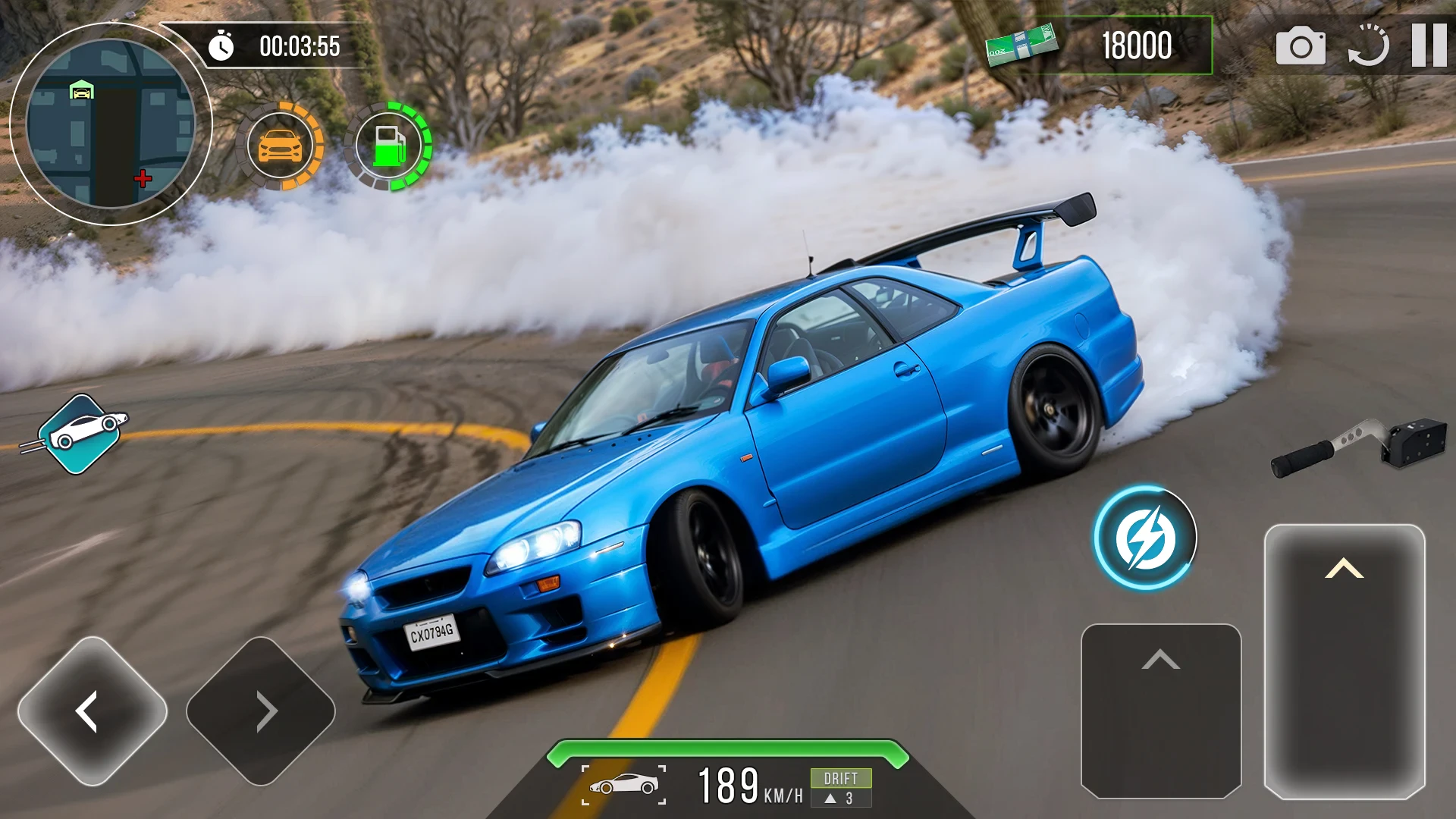Switch camera view using bracketed car icon
The width and height of the screenshot is (1456, 819).
623,785
